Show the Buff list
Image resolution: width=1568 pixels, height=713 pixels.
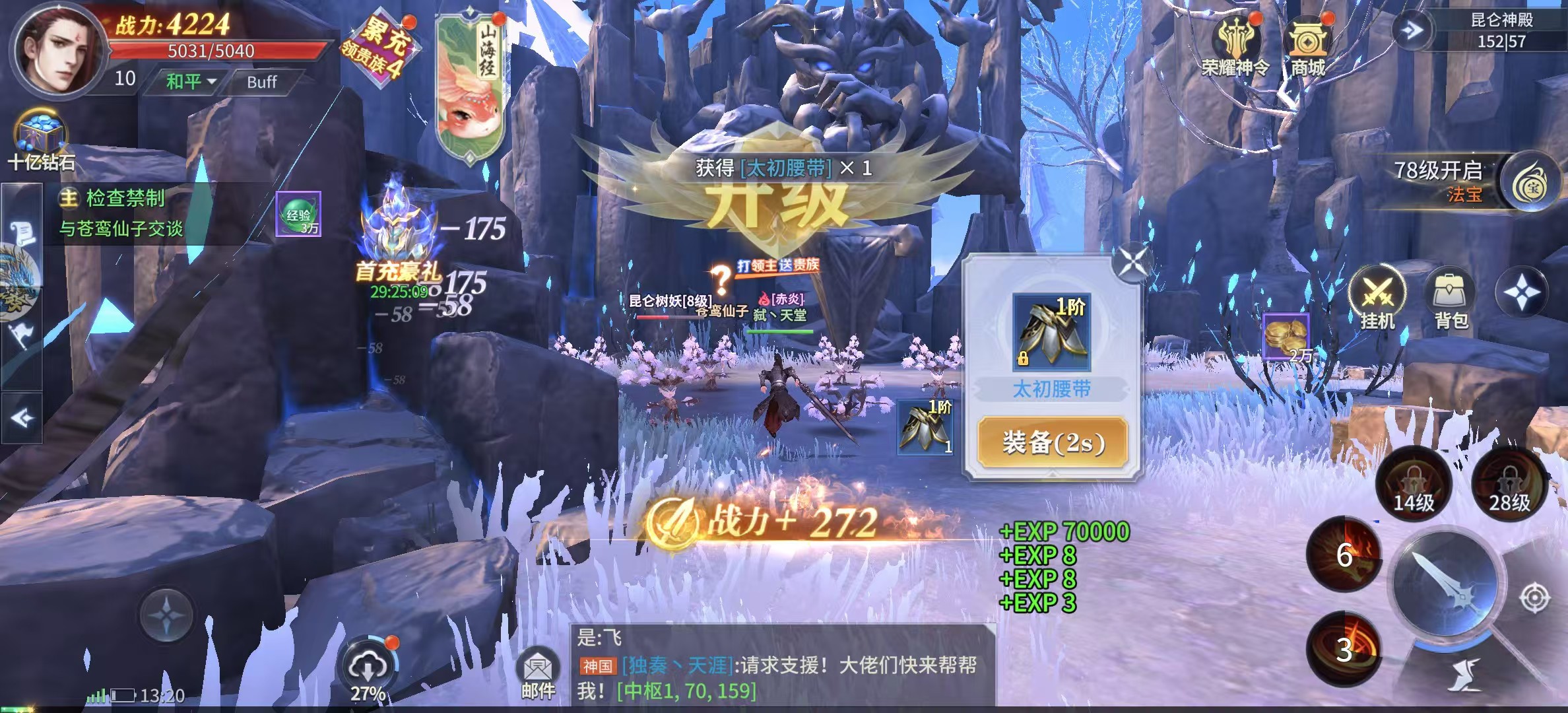(261, 82)
